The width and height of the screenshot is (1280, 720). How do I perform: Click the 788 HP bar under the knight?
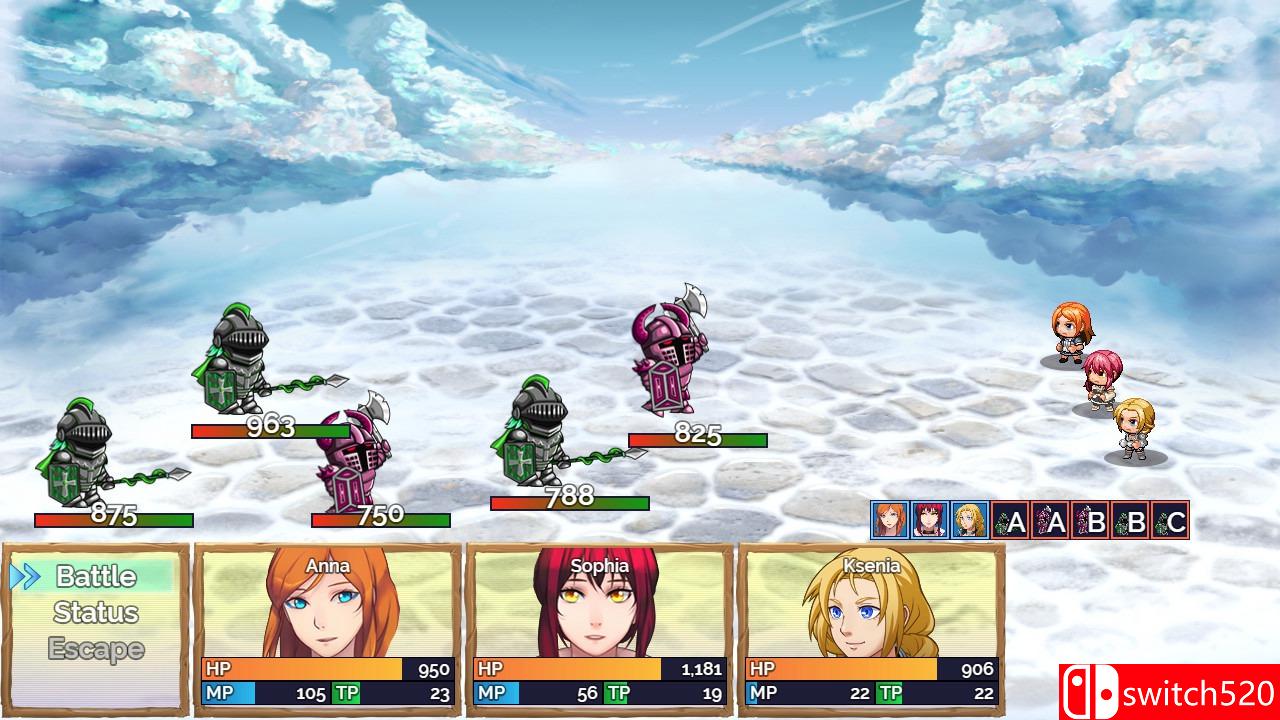coord(567,502)
